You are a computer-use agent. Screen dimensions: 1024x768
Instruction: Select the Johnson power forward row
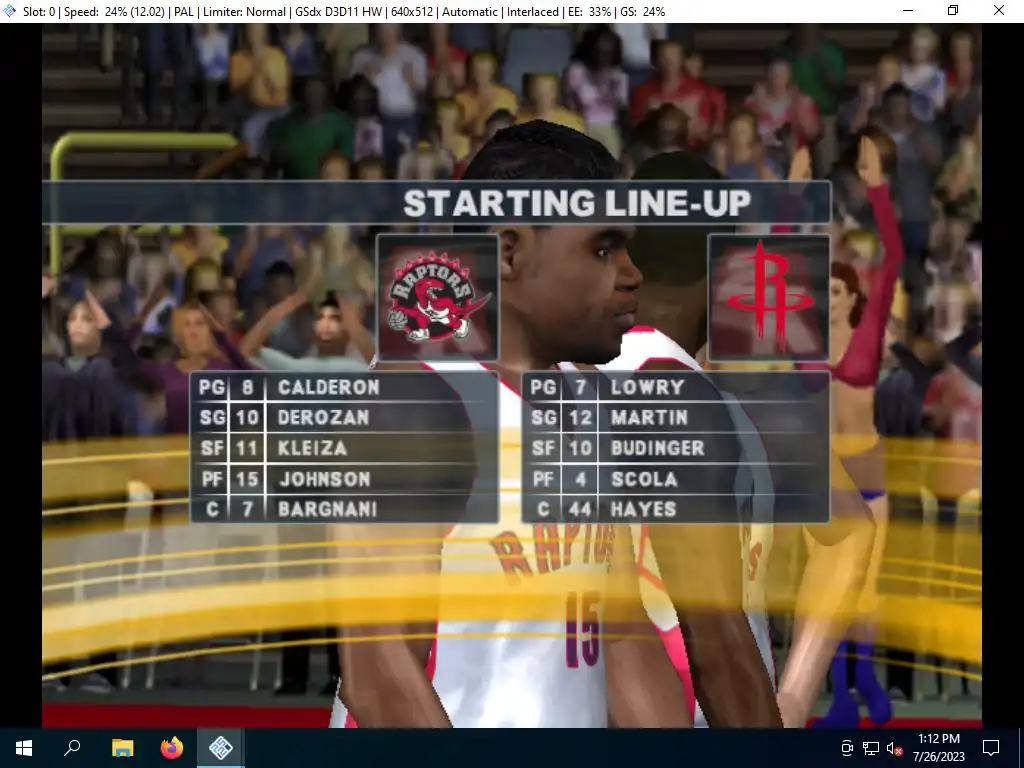coord(325,479)
